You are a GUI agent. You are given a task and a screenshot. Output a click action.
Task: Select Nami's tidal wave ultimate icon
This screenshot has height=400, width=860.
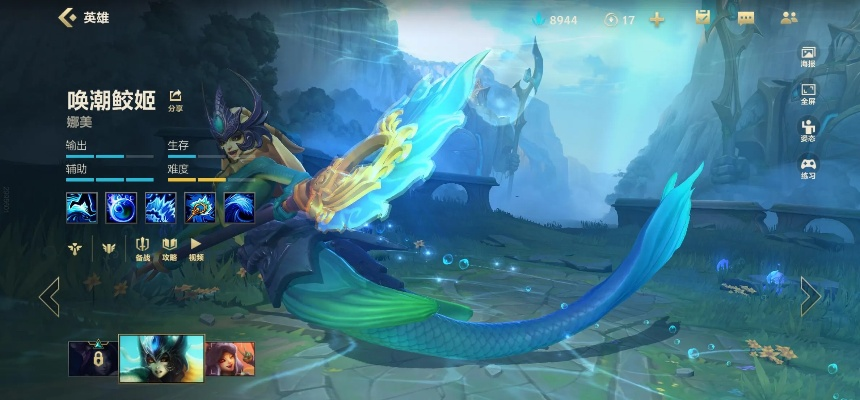pyautogui.click(x=239, y=207)
